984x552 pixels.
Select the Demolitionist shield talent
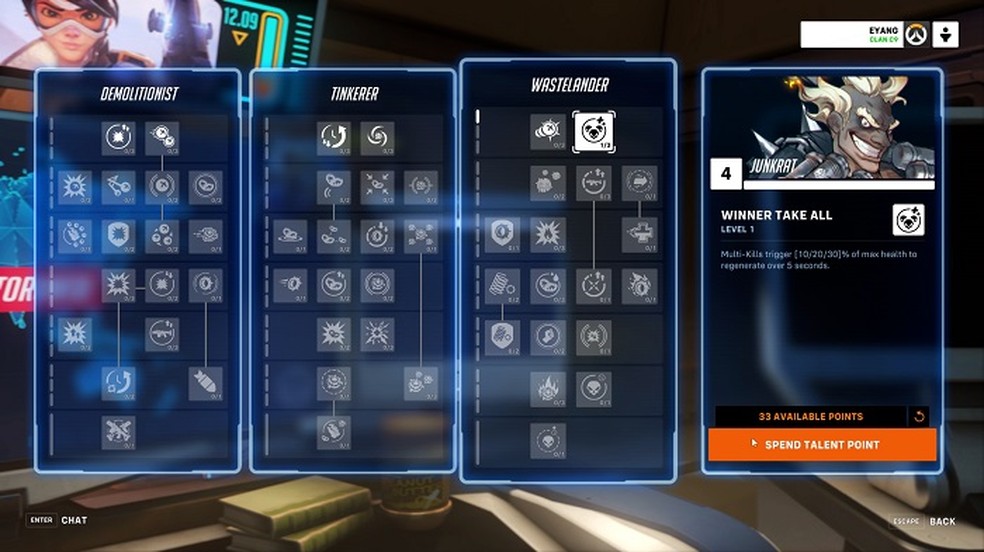click(x=118, y=236)
